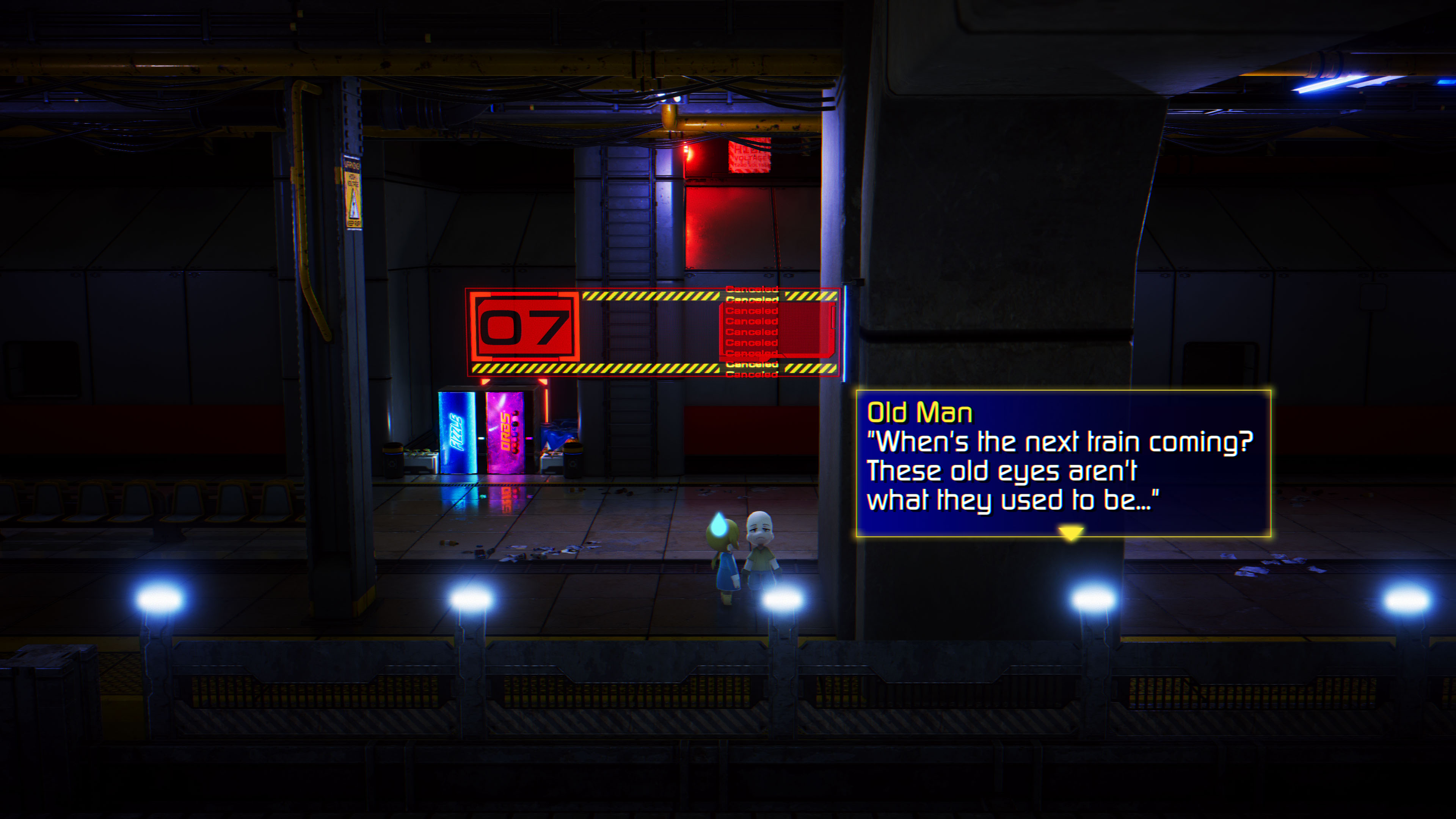Screen dimensions: 1456x819
Task: Click the Old Man dialogue box
Action: click(x=1063, y=462)
